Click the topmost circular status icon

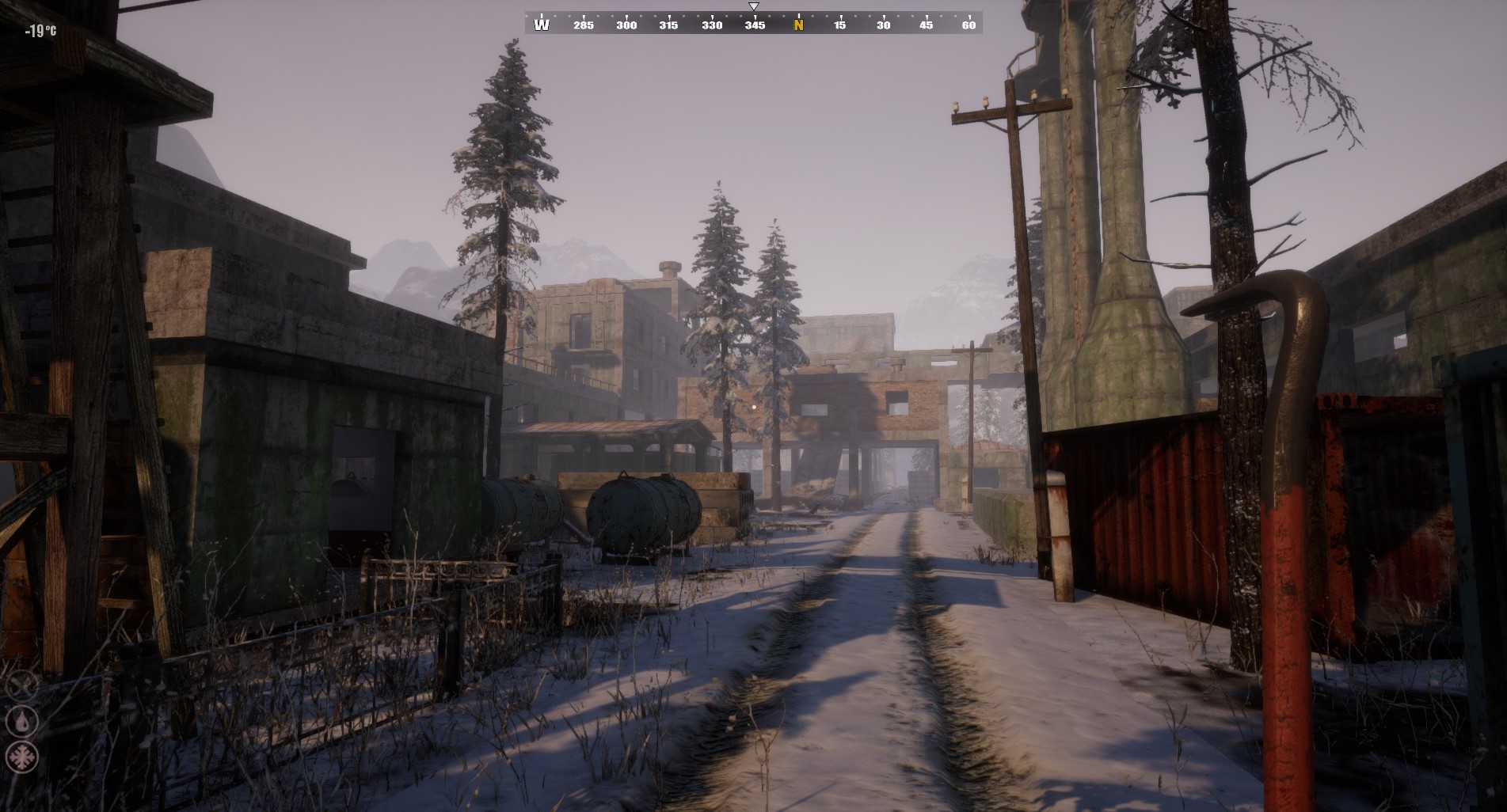point(21,685)
